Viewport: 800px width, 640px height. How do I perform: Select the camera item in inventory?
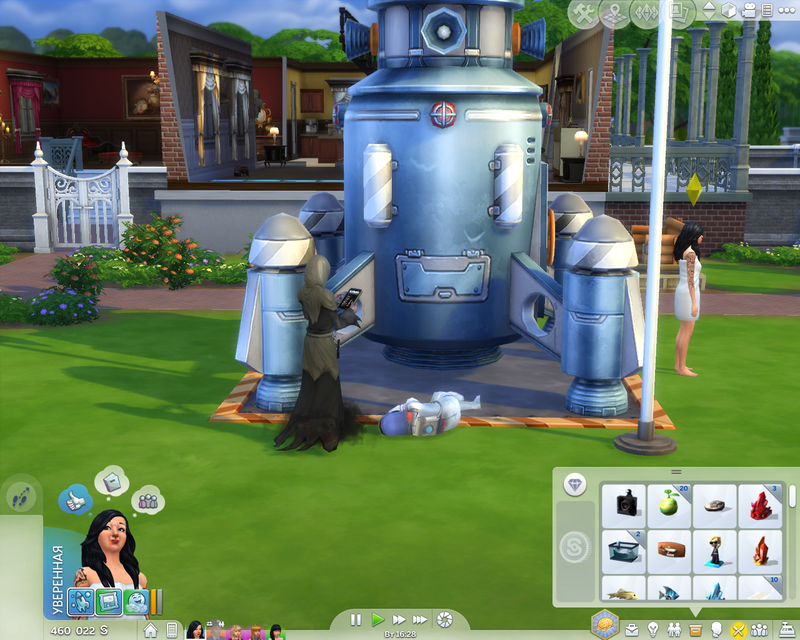tap(624, 502)
